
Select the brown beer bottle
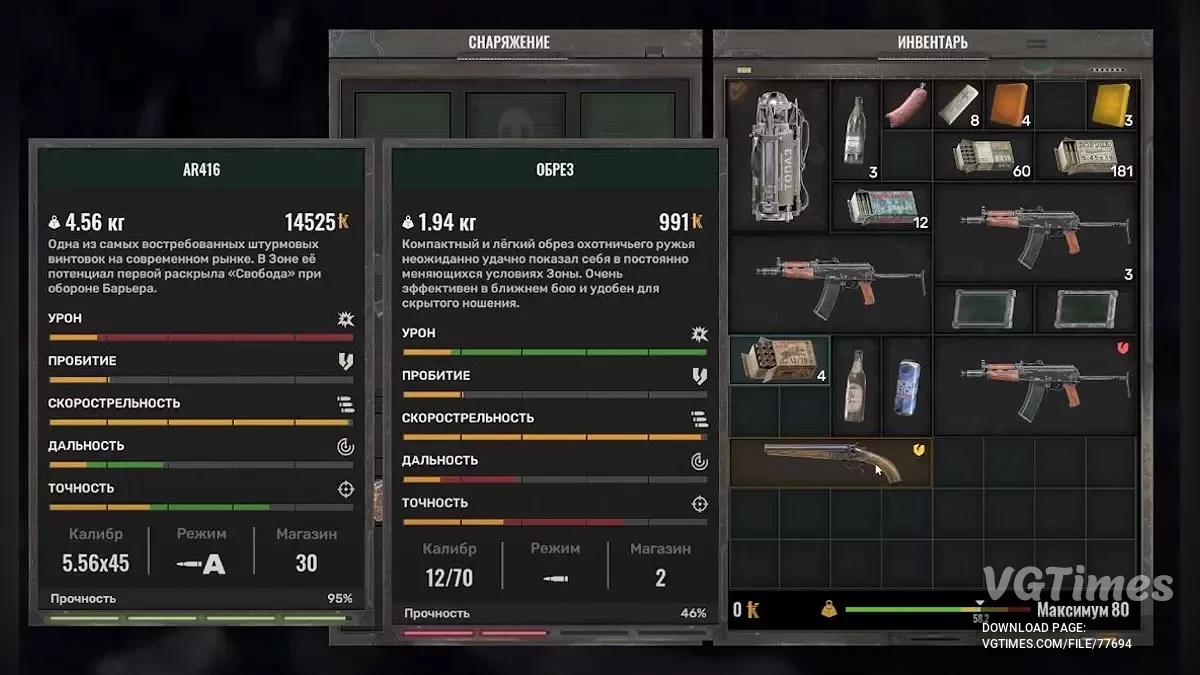pyautogui.click(x=855, y=385)
